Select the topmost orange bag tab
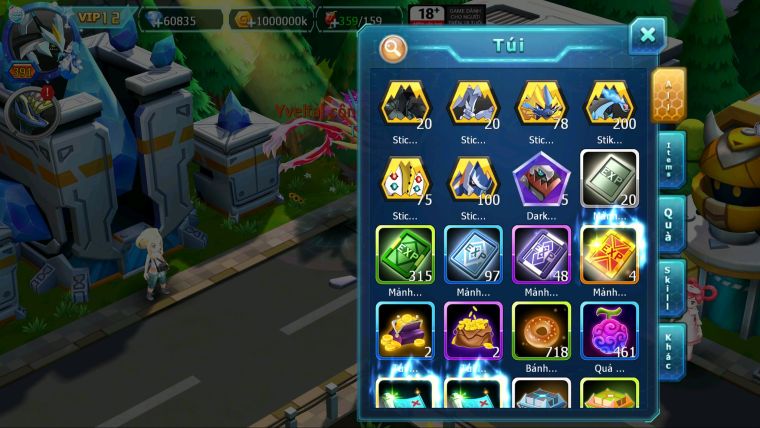This screenshot has width=760, height=428. pyautogui.click(x=668, y=94)
